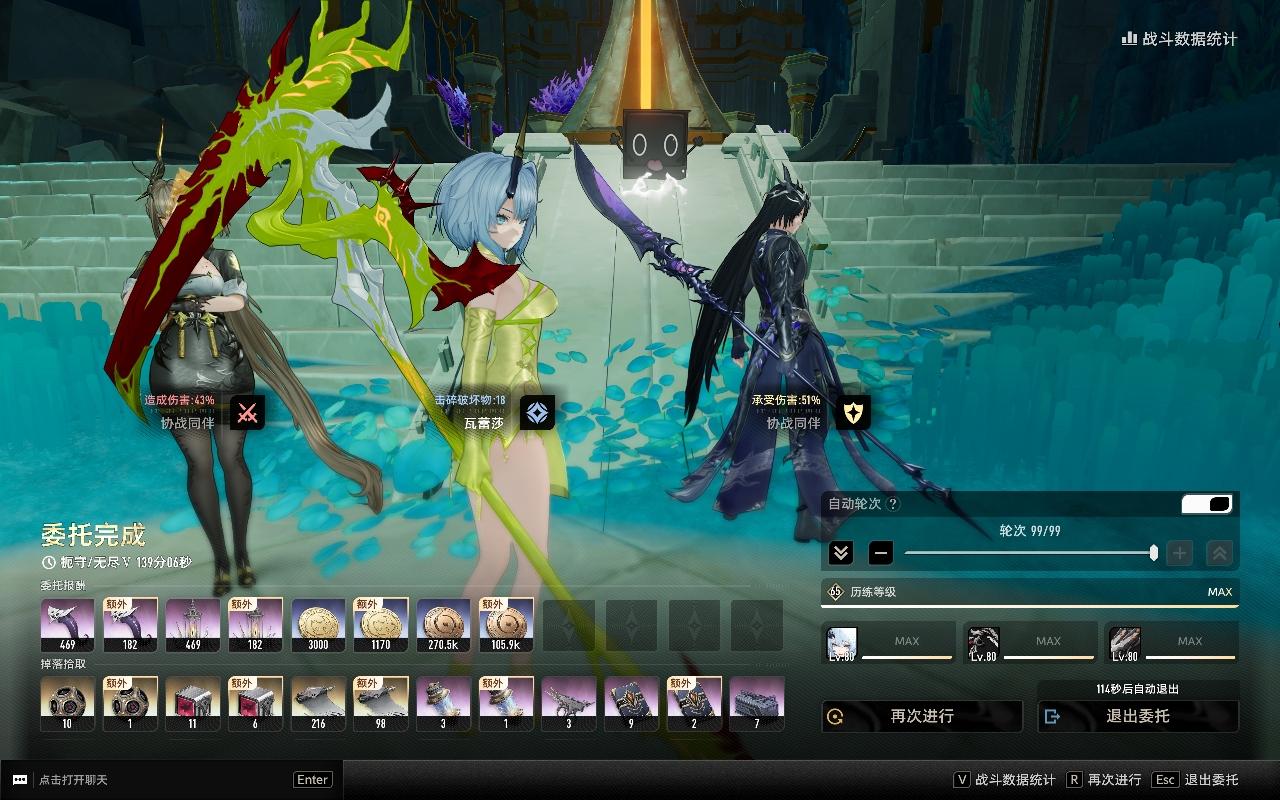Exit the commission with 退出委托
Image resolution: width=1280 pixels, height=800 pixels.
(1138, 716)
